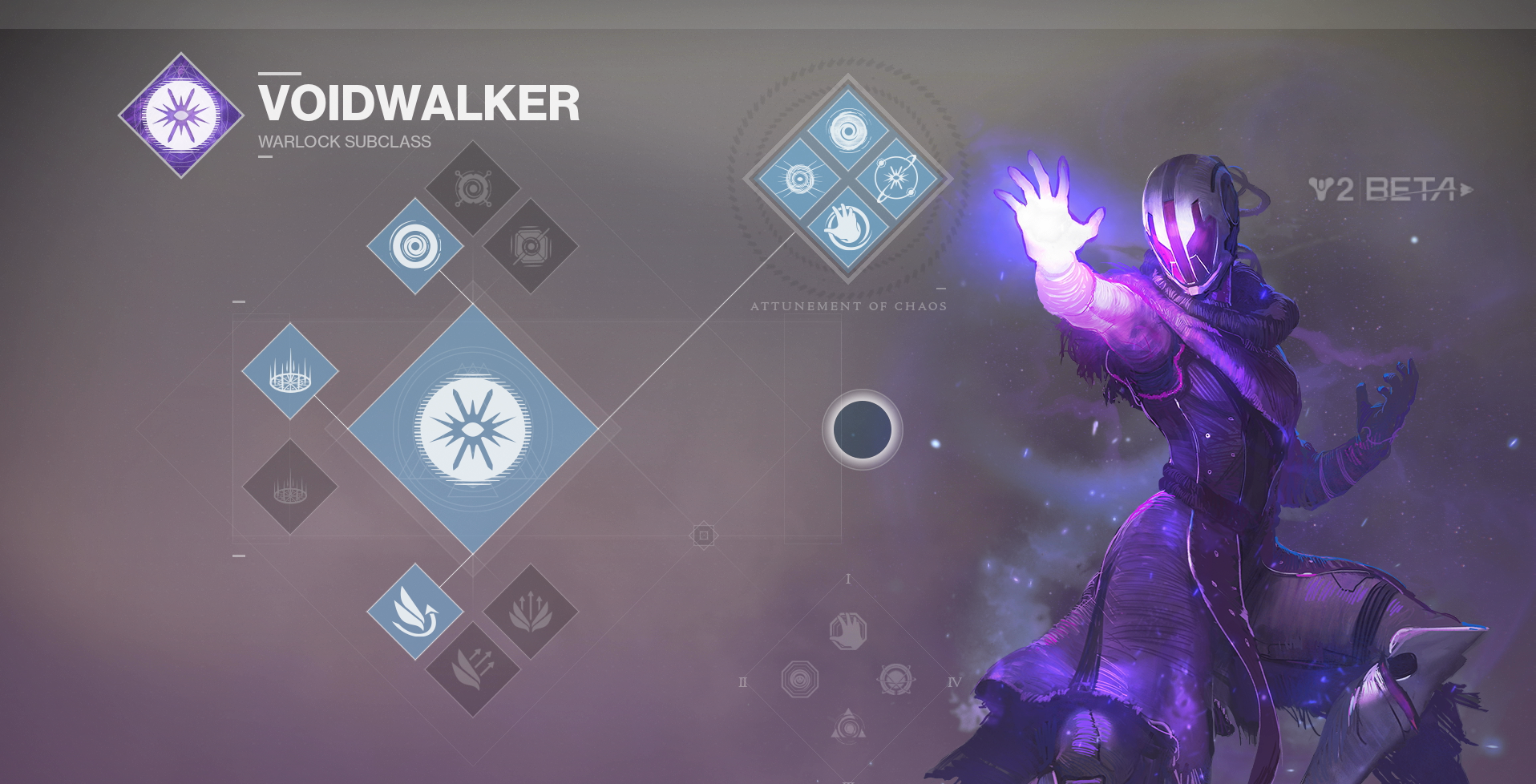Select the faded triangle icon in bottom cluster
The height and width of the screenshot is (784, 1536).
point(848,726)
